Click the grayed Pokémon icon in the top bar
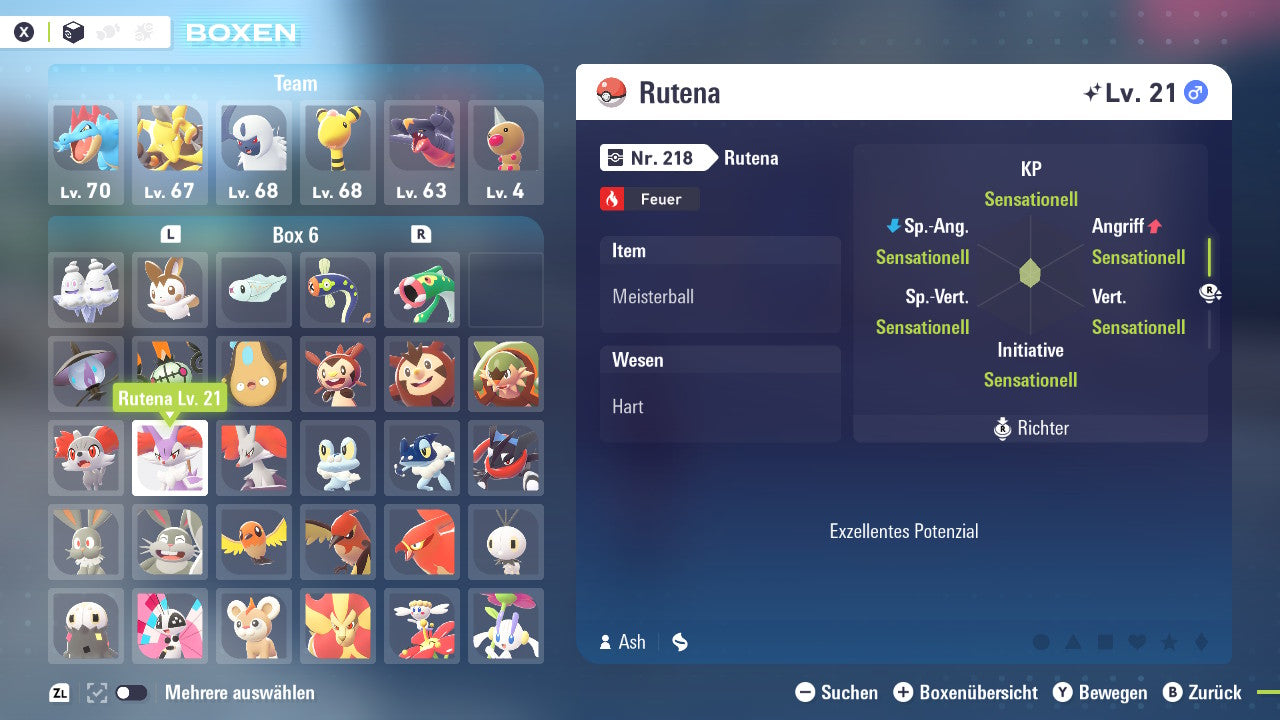This screenshot has height=720, width=1280. pyautogui.click(x=107, y=31)
